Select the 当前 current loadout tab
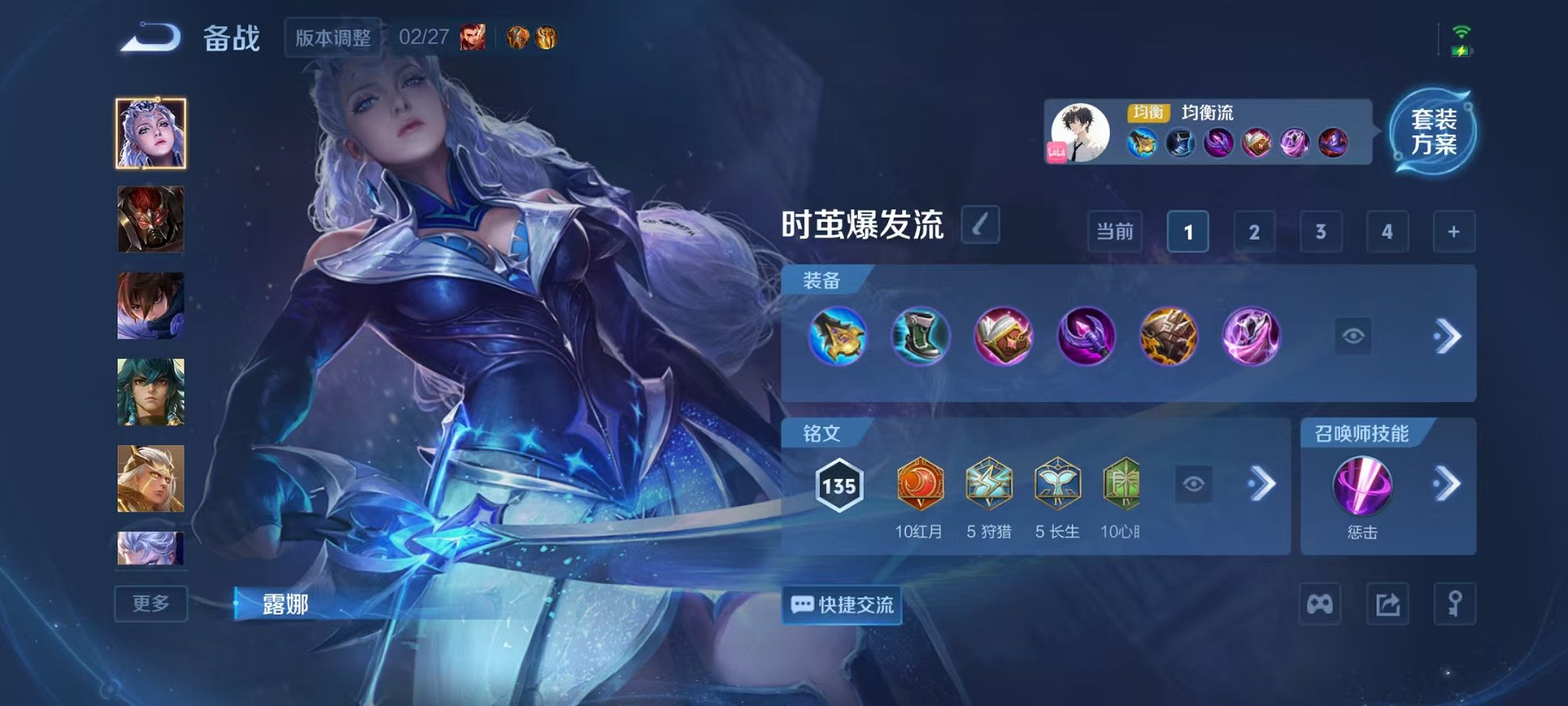Viewport: 1568px width, 706px height. tap(1114, 231)
